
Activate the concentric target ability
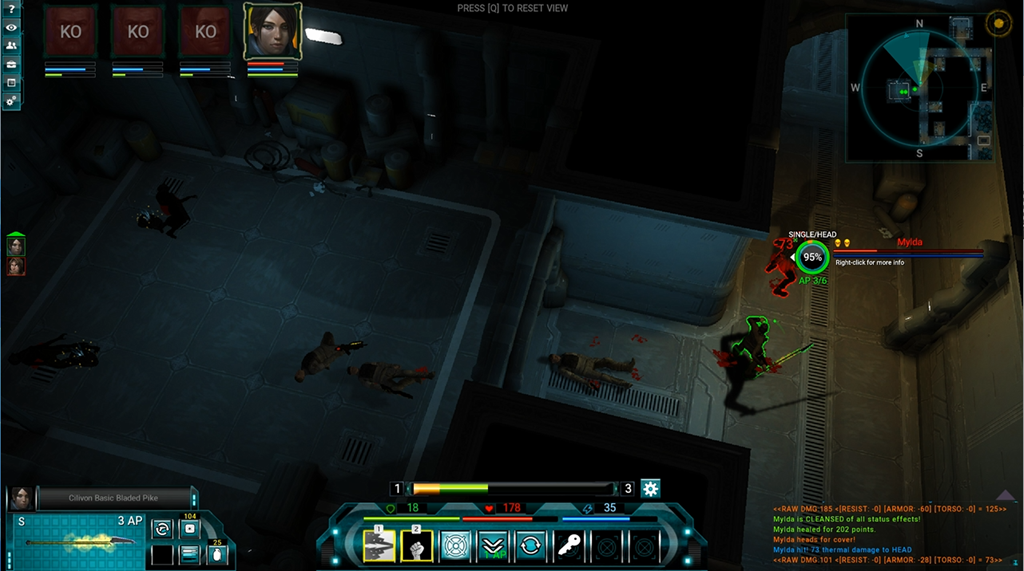(x=455, y=545)
